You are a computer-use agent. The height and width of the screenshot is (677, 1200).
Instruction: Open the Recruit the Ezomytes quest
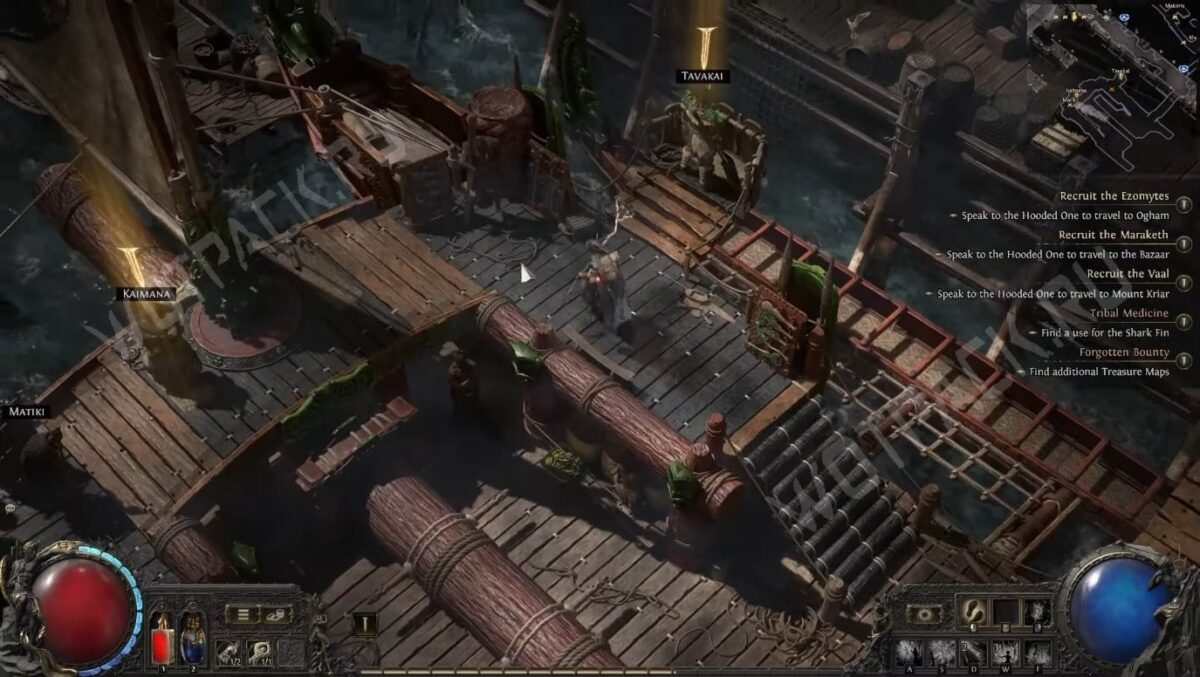click(1113, 196)
